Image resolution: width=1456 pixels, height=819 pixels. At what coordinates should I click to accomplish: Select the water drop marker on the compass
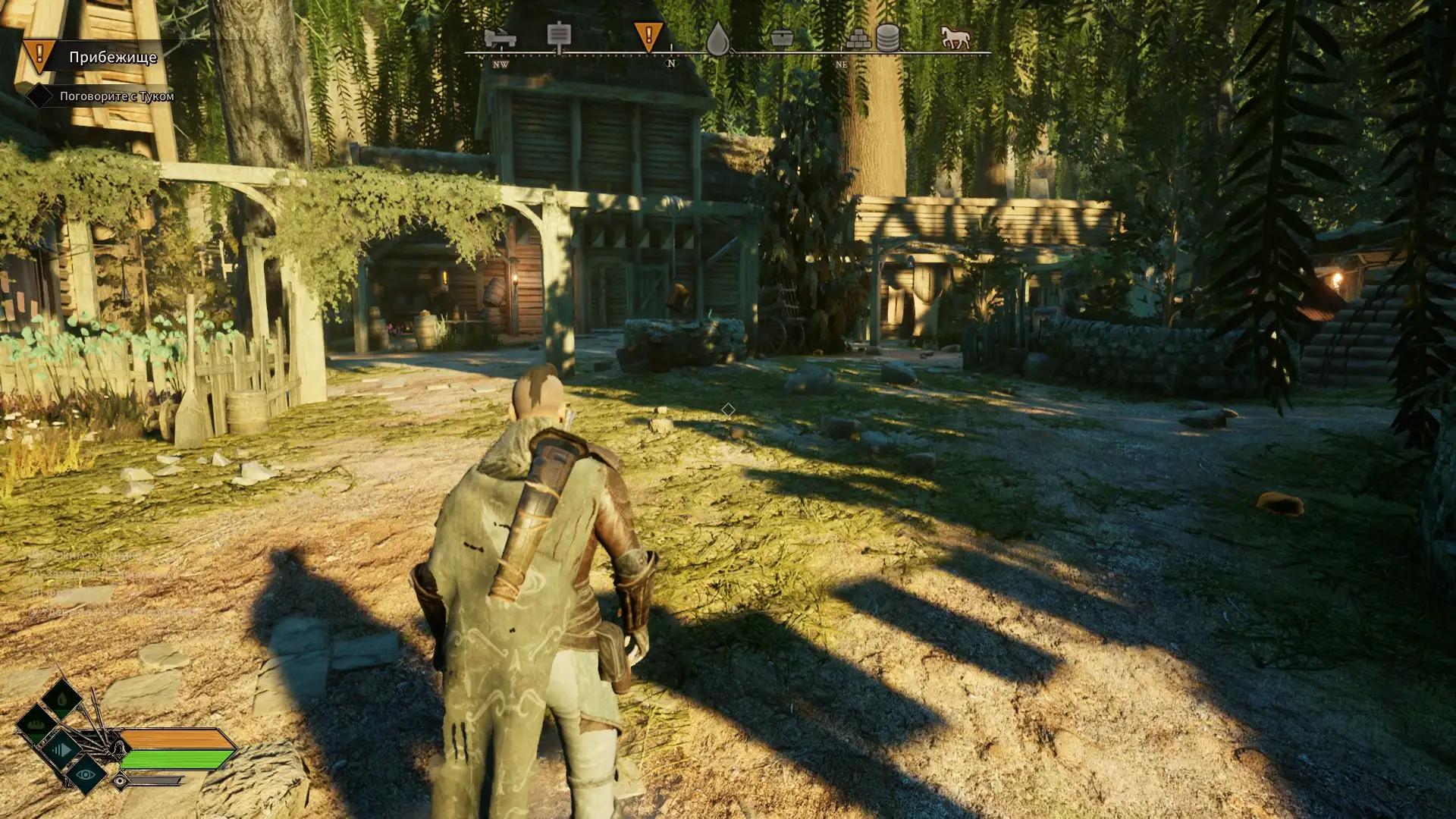(x=717, y=39)
